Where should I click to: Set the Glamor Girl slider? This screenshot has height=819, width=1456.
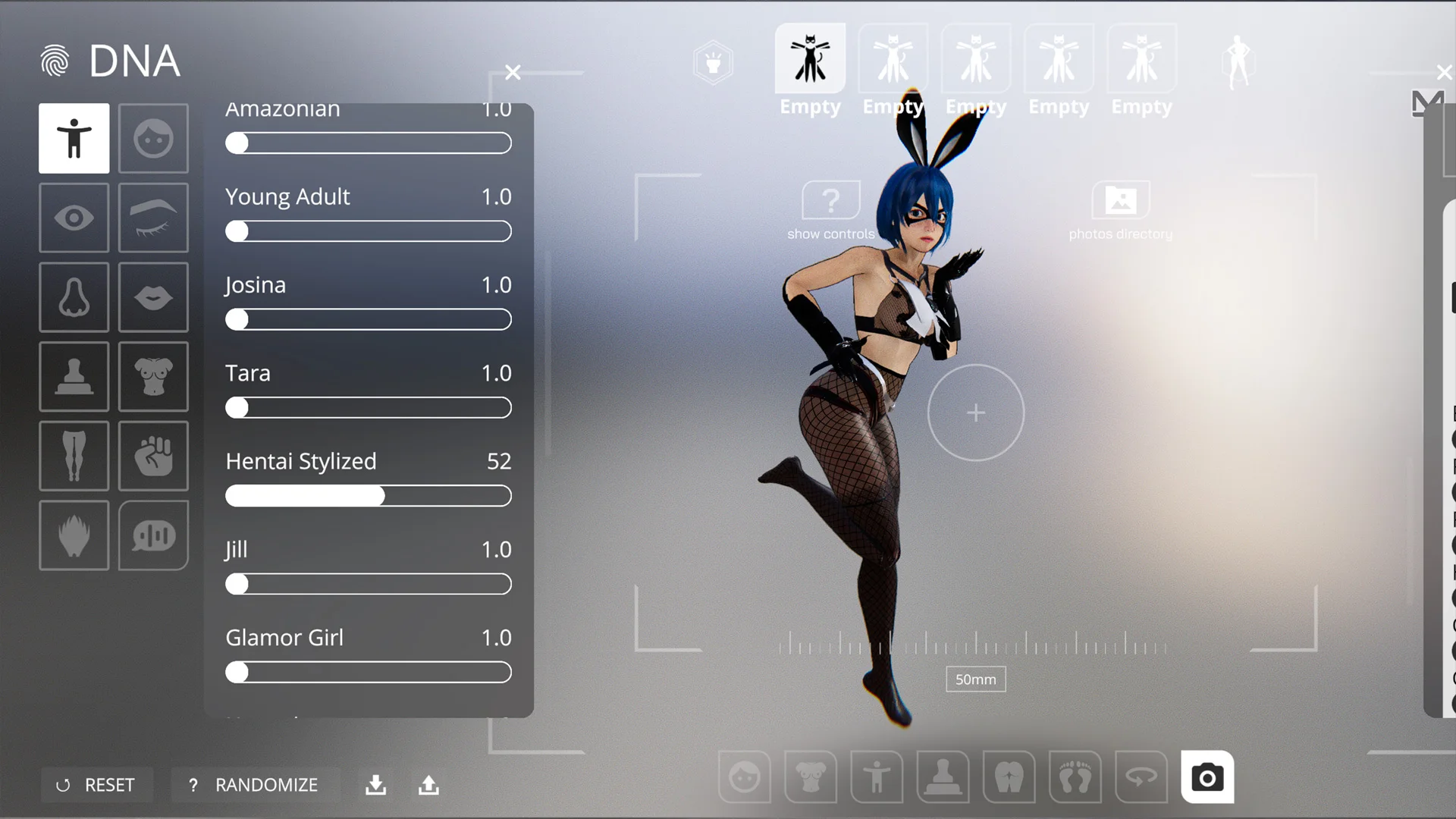click(x=369, y=673)
